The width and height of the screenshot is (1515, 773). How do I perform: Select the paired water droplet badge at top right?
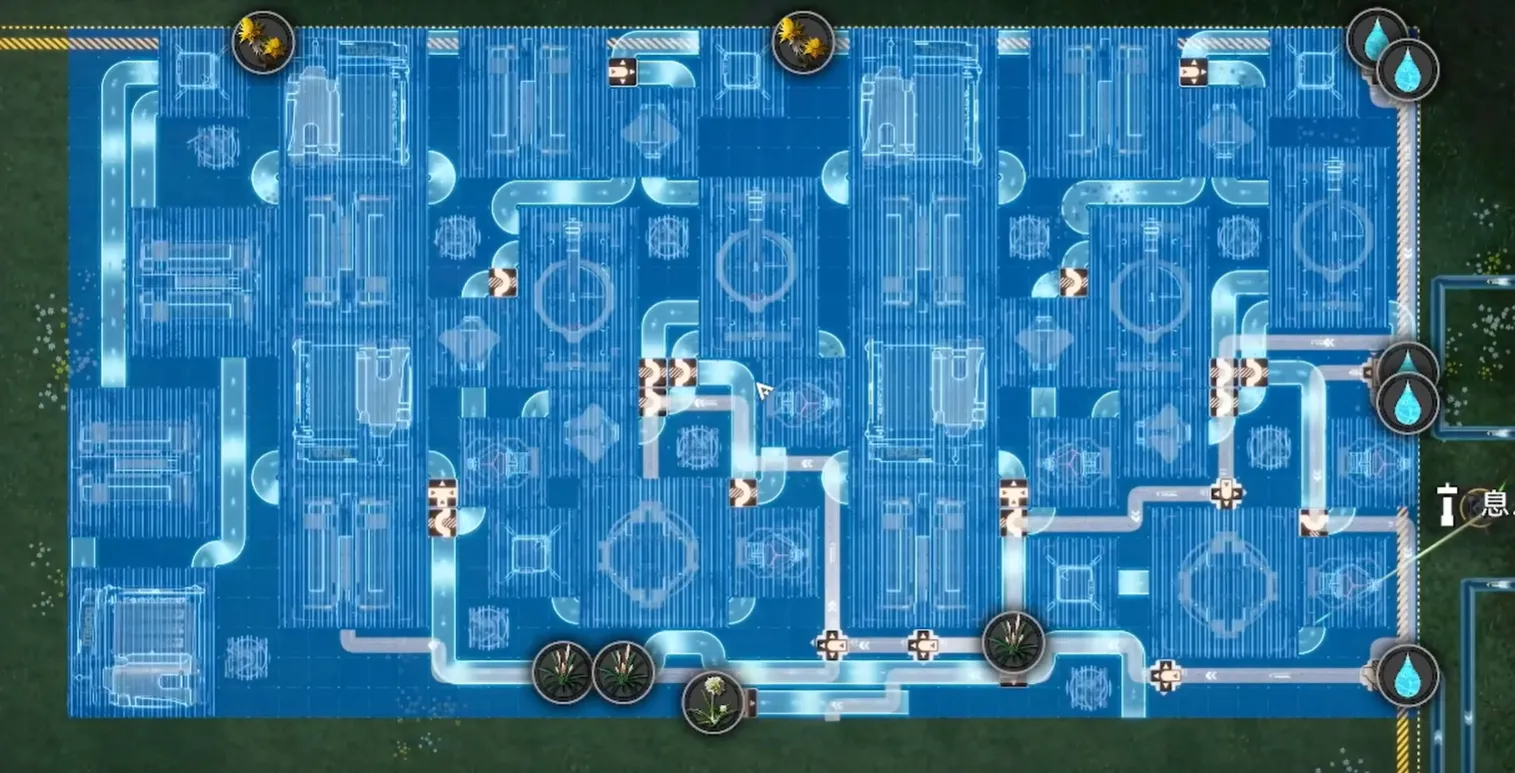1407,68
